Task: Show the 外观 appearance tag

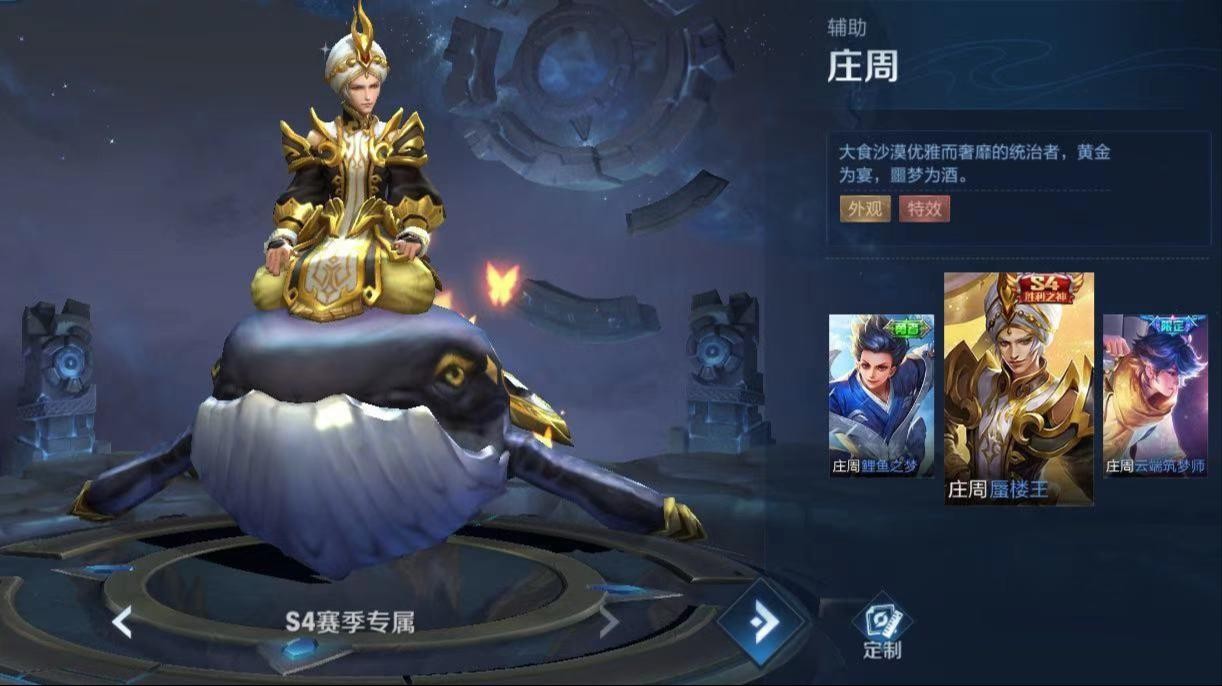Action: coord(865,209)
